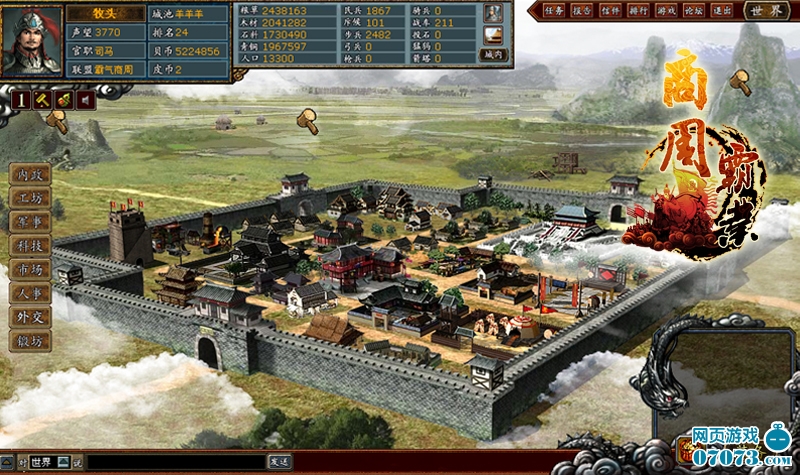Choose the 外交 diplomacy menu
800x475 pixels.
[x=29, y=318]
